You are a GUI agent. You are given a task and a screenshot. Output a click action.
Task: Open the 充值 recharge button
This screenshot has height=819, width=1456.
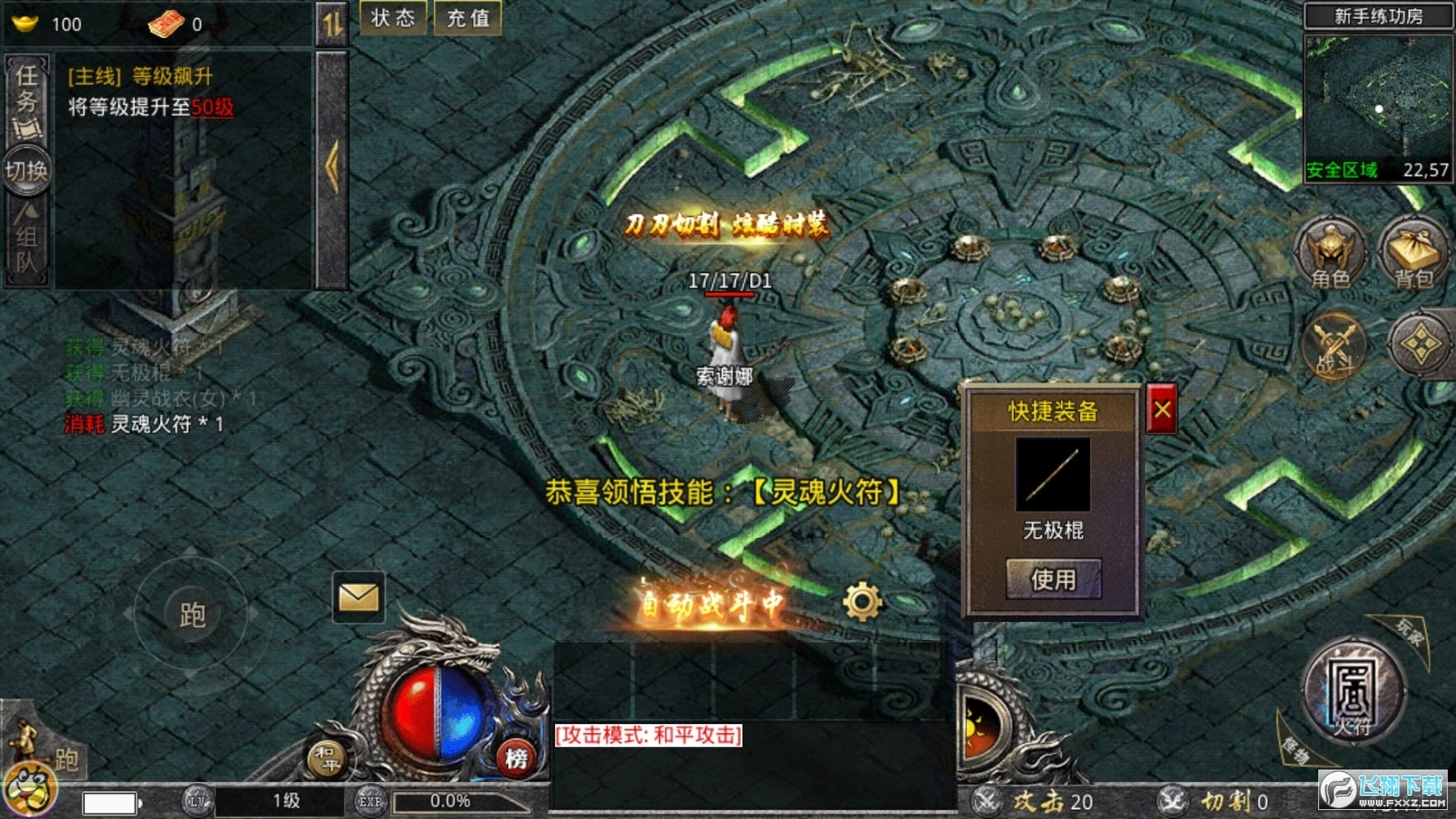[x=468, y=18]
